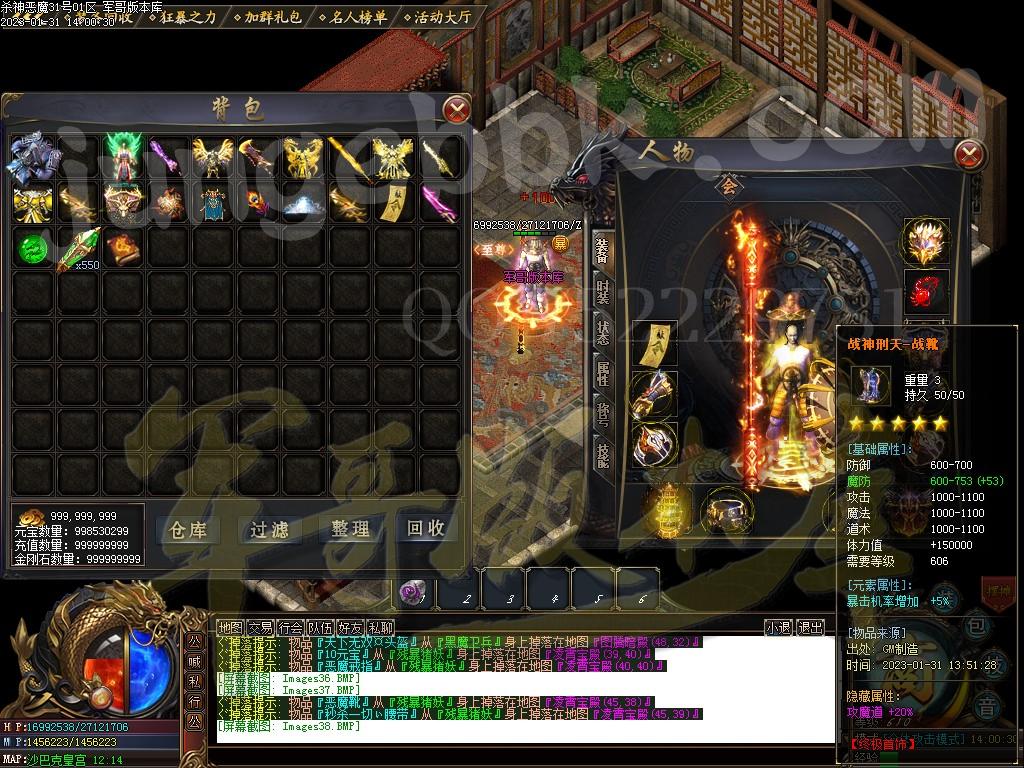Image resolution: width=1024 pixels, height=768 pixels.
Task: Close the 背包 backpack window
Action: click(456, 109)
